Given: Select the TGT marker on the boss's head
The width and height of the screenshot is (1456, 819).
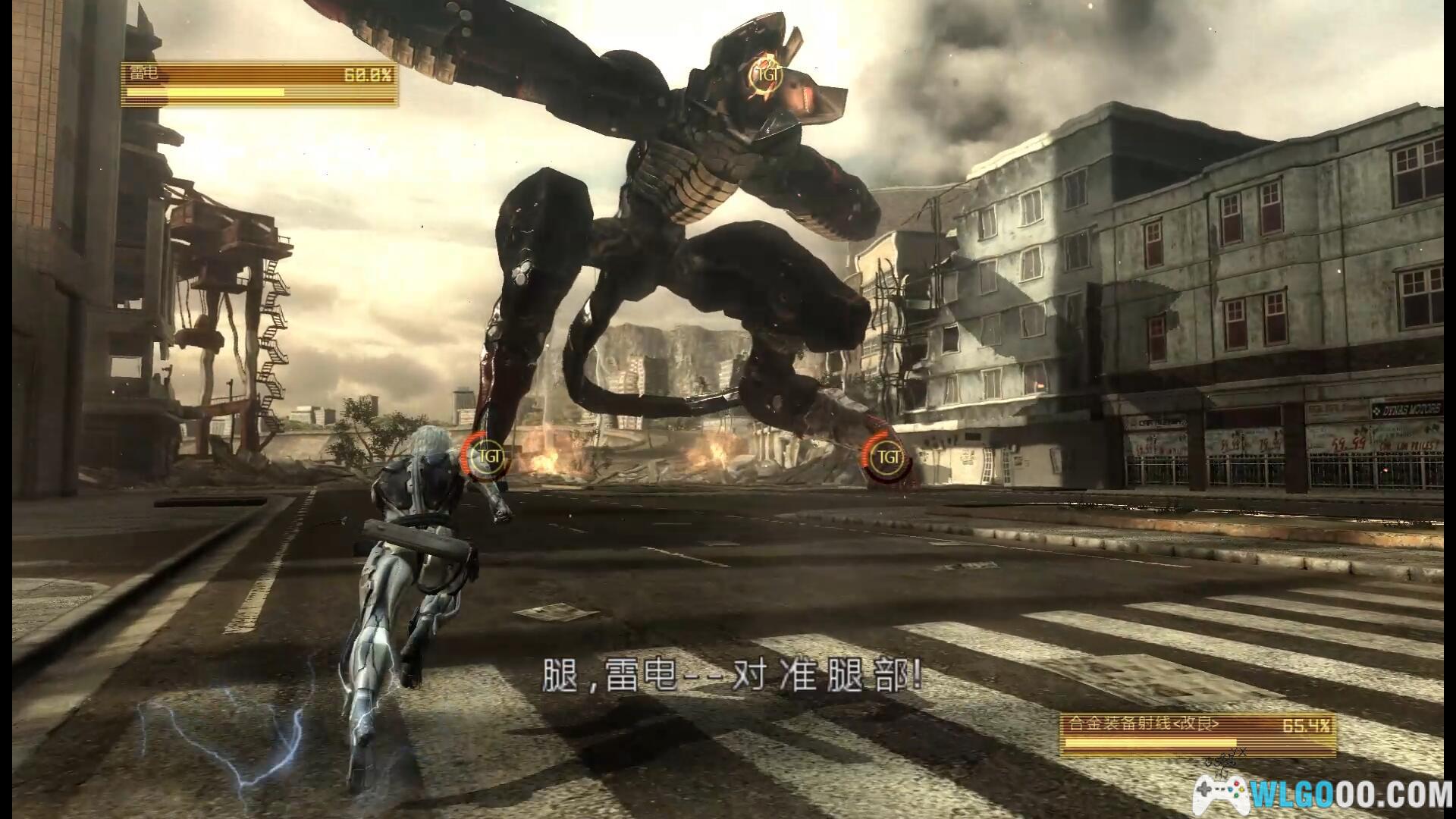Looking at the screenshot, I should pos(768,74).
